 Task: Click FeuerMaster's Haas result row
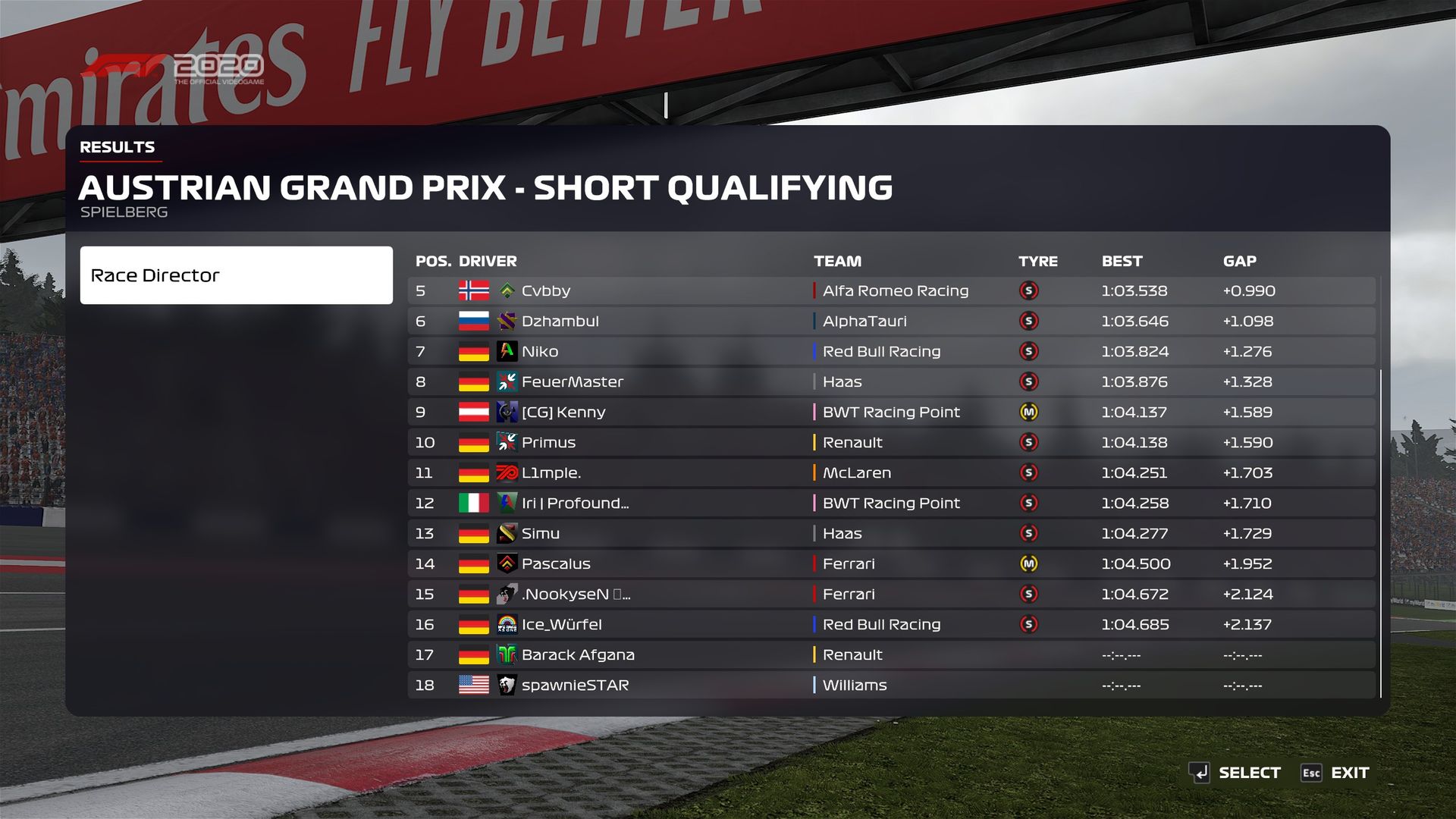point(891,382)
